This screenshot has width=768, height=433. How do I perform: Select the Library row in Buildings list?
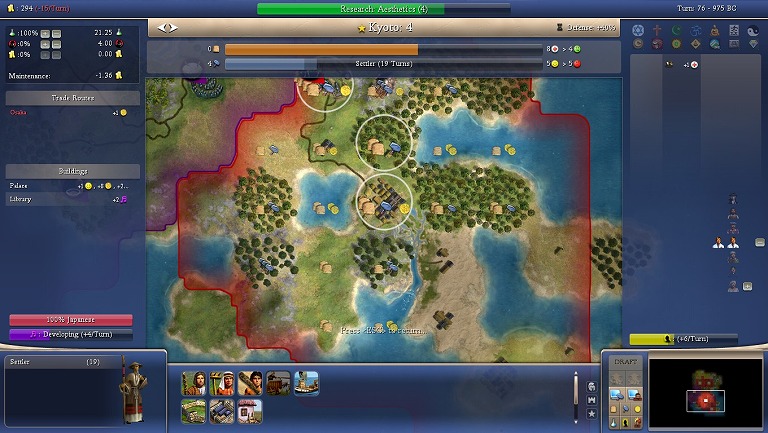[x=70, y=199]
